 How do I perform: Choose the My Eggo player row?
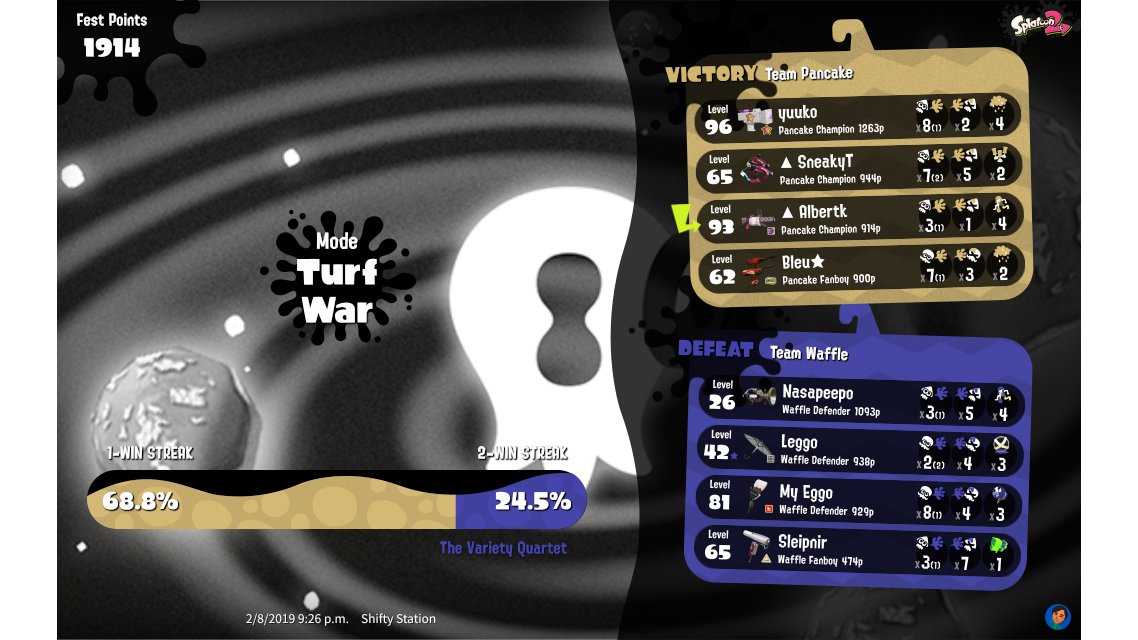coord(858,499)
